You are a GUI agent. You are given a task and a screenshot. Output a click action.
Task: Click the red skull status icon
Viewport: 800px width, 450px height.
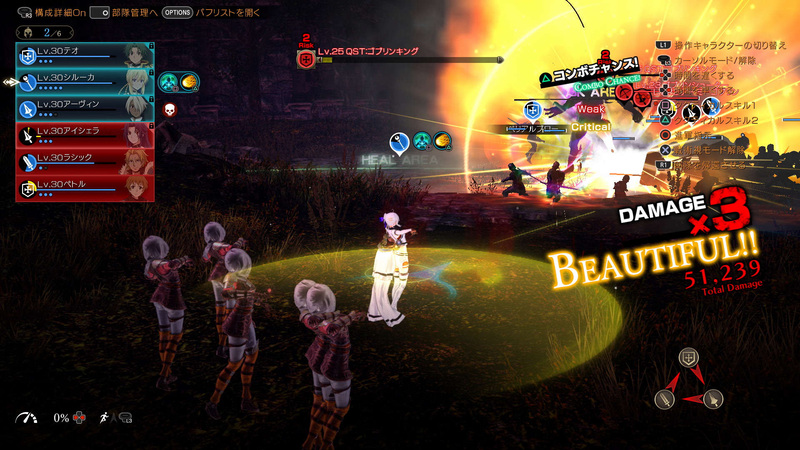tap(168, 108)
